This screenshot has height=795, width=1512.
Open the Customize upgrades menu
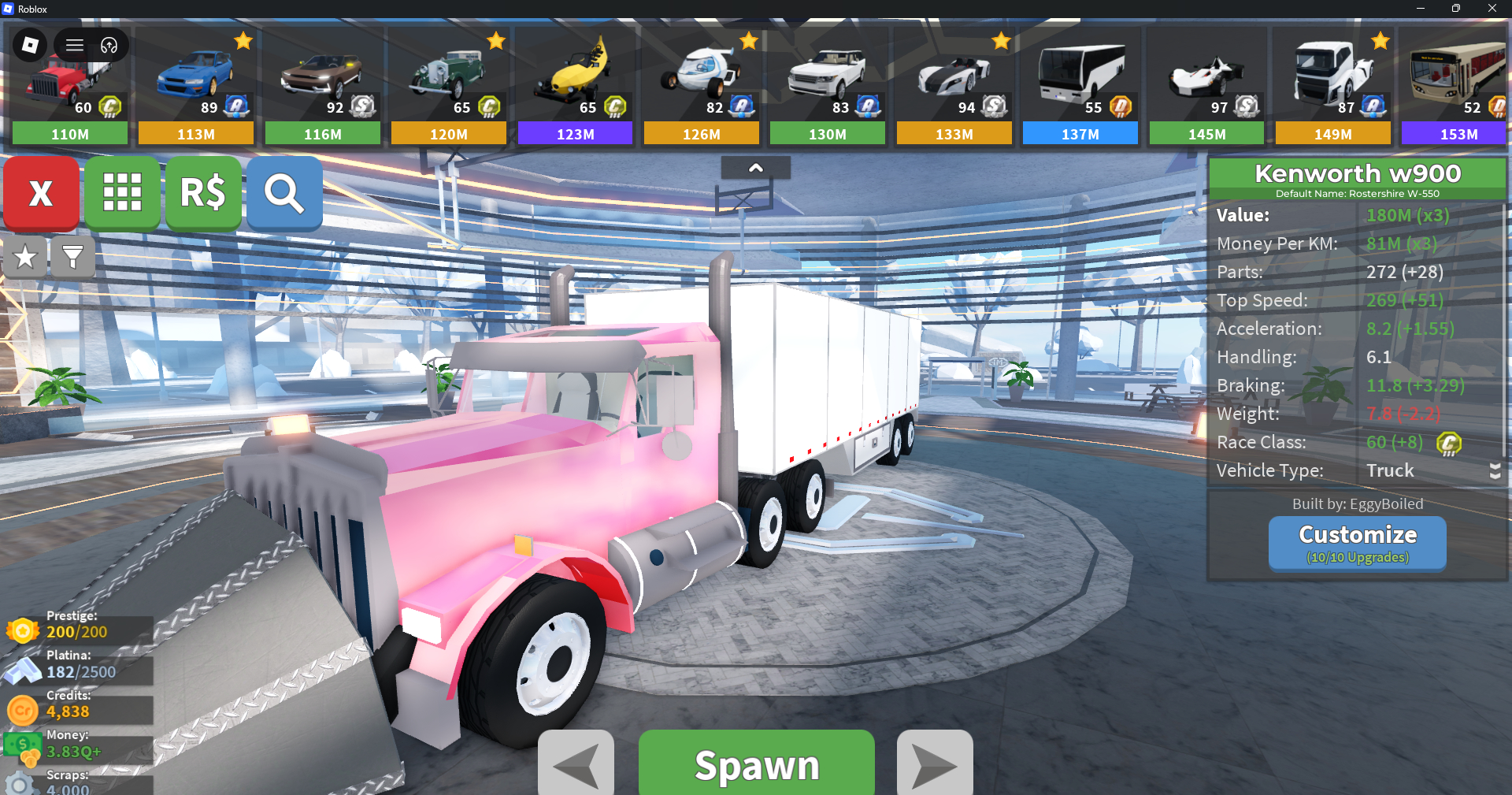(1357, 543)
